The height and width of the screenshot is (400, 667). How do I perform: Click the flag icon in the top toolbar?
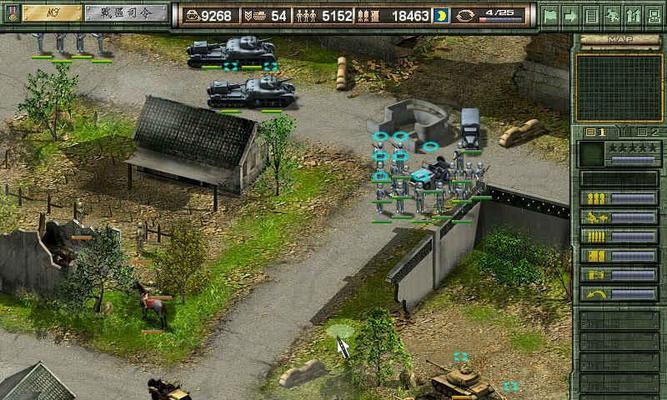[549, 16]
